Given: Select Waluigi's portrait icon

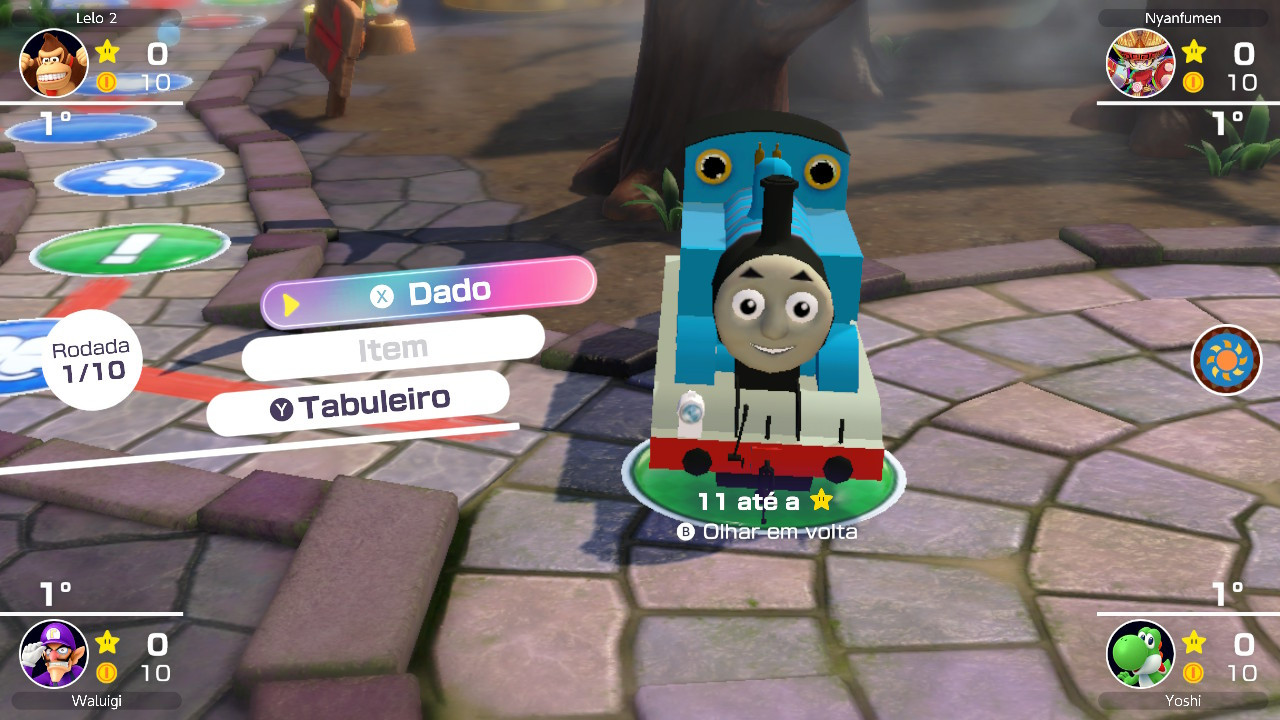Looking at the screenshot, I should point(53,653).
